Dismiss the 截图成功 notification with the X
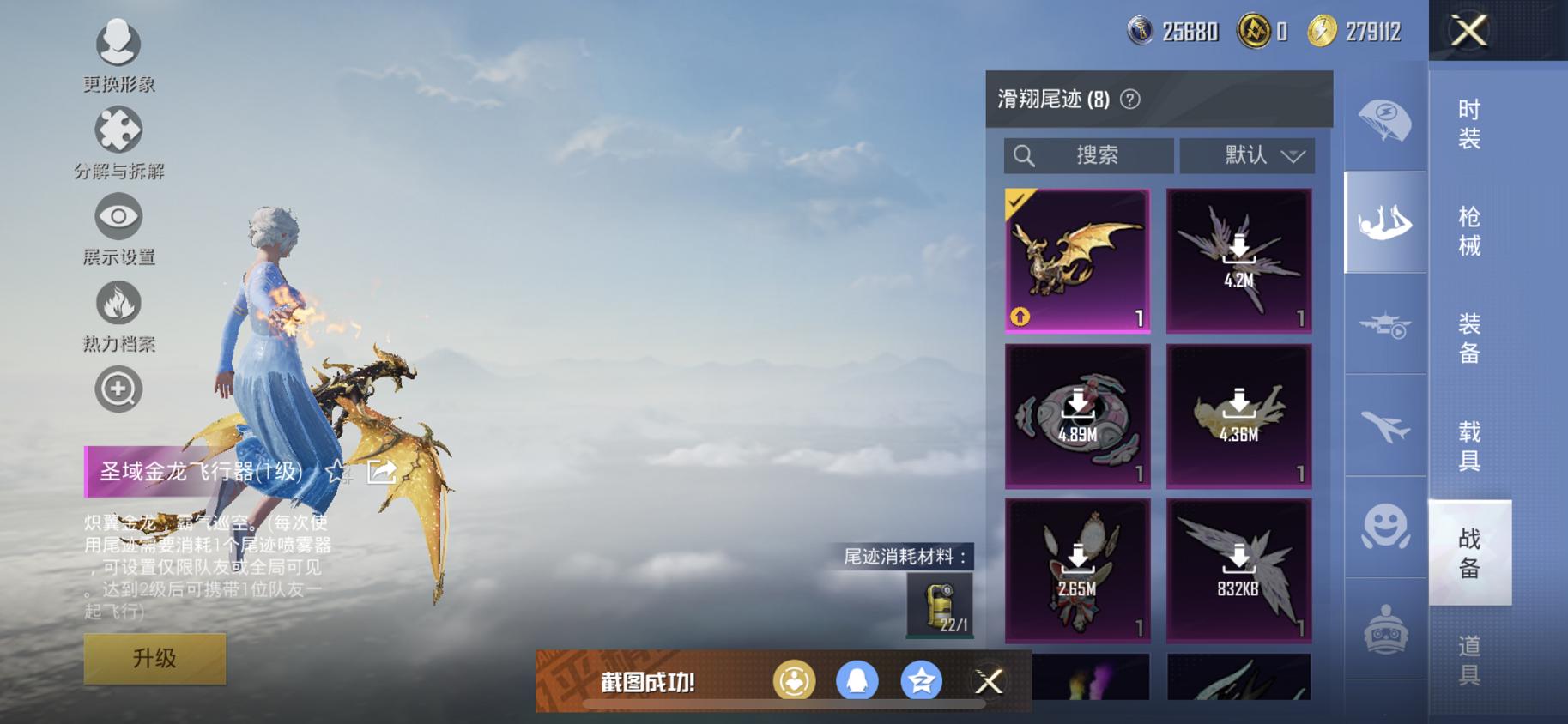 tap(989, 682)
